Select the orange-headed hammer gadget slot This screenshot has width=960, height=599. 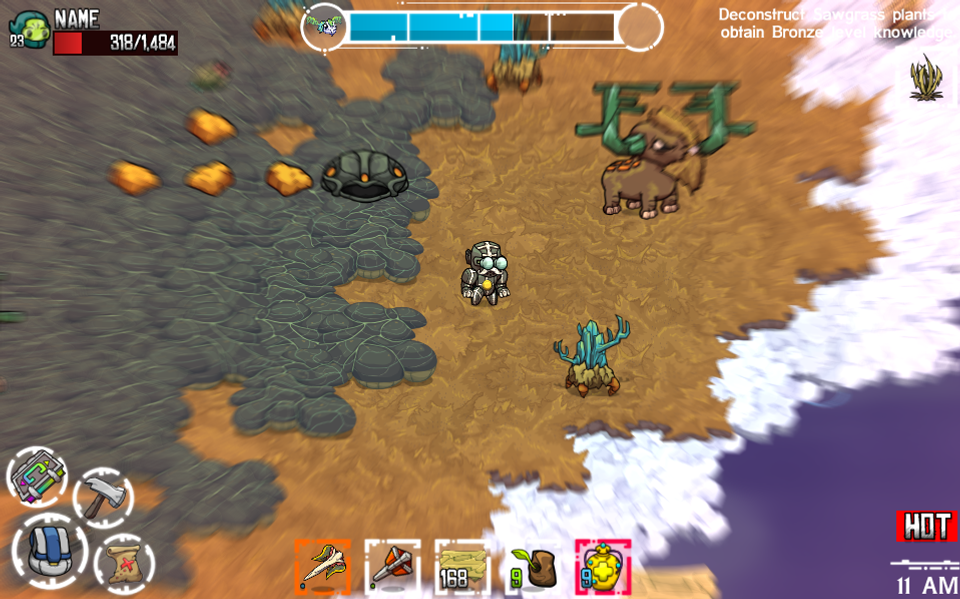point(392,568)
